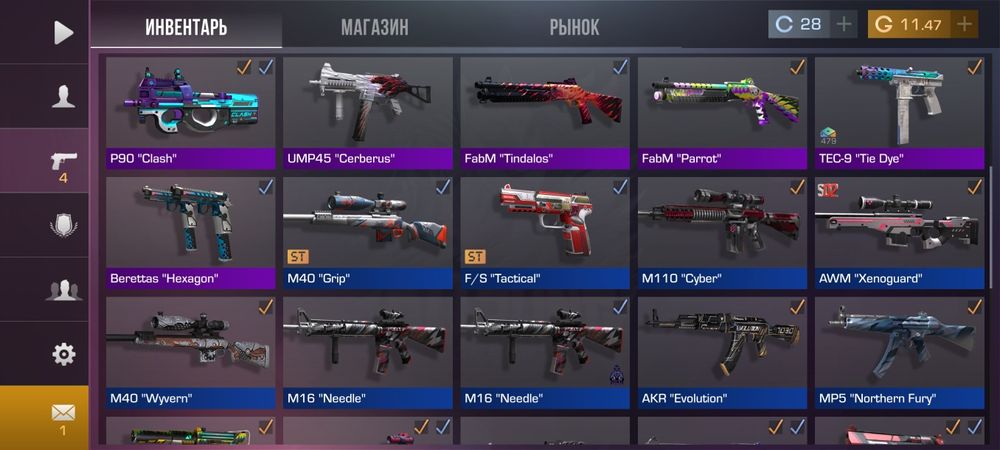Add silver coins with the plus button

coord(845,24)
